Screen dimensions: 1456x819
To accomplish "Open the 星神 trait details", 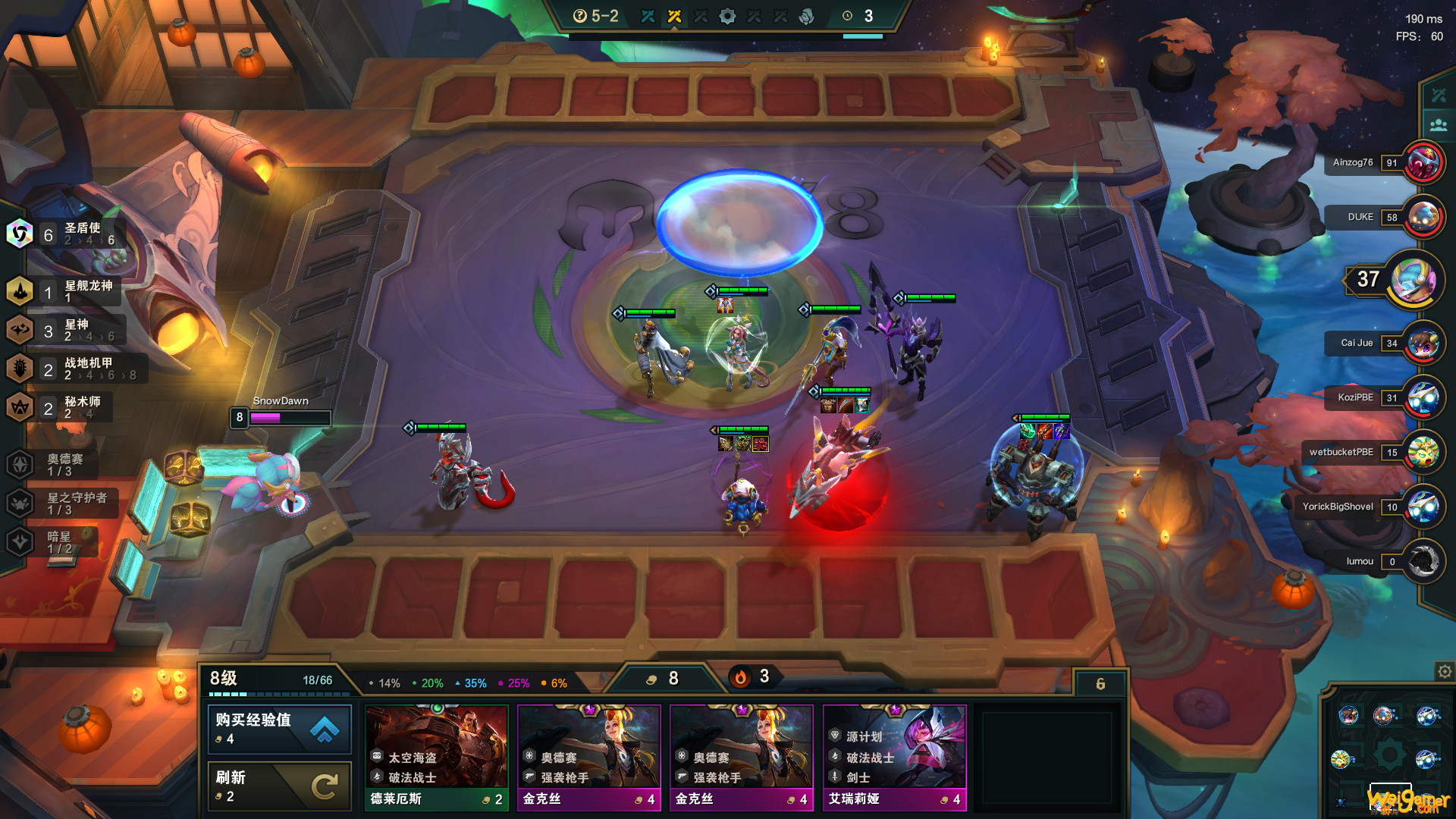I will click(64, 331).
